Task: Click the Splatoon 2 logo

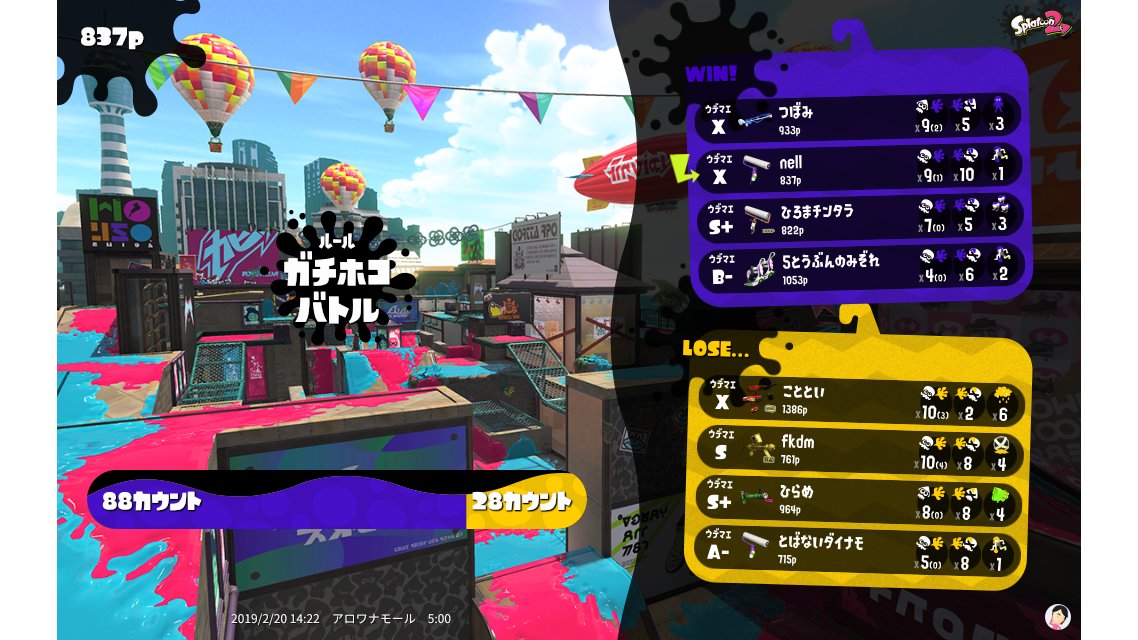Action: coord(1041,23)
